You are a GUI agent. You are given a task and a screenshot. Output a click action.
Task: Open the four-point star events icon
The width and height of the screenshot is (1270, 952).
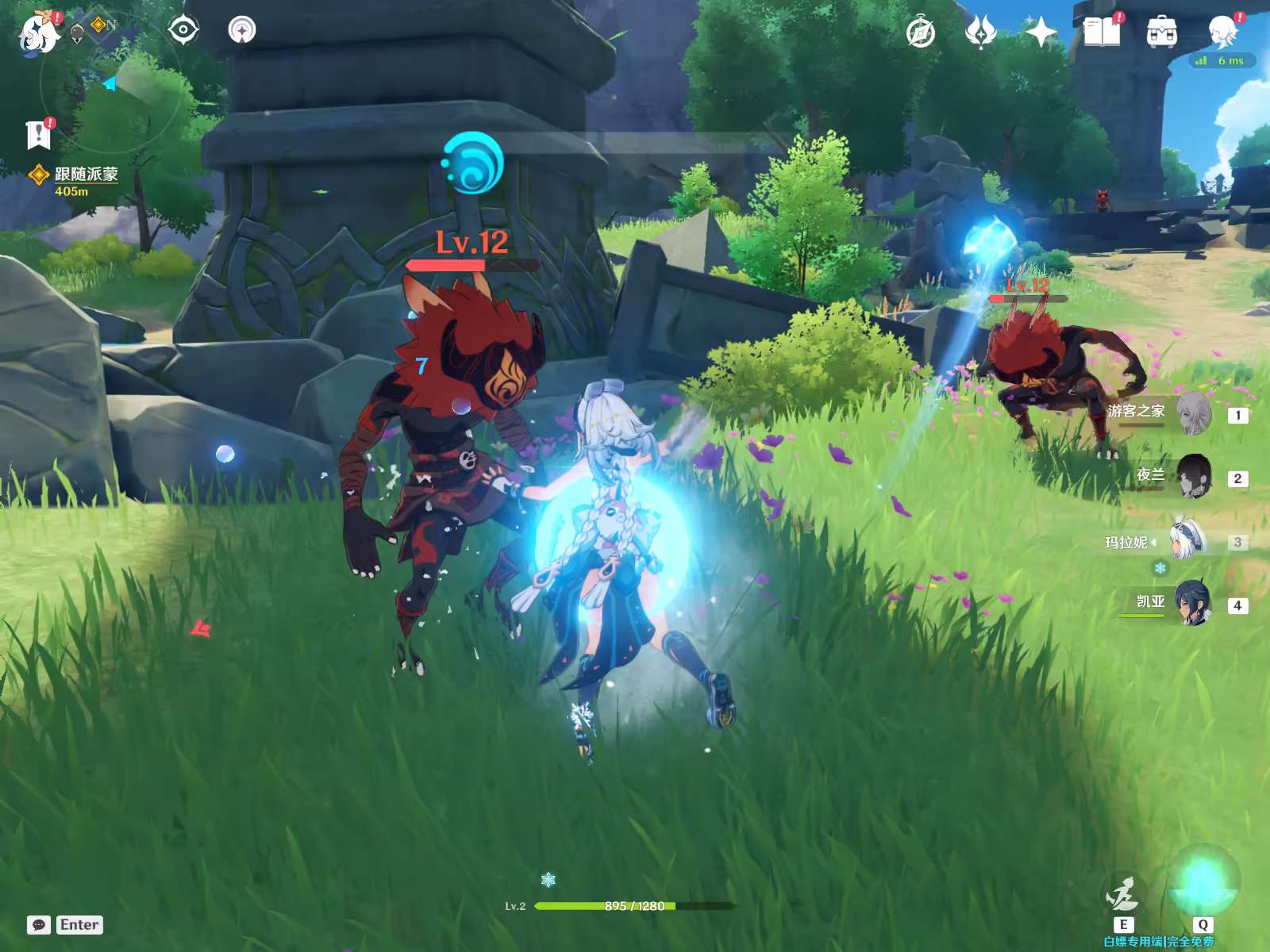tap(1041, 33)
